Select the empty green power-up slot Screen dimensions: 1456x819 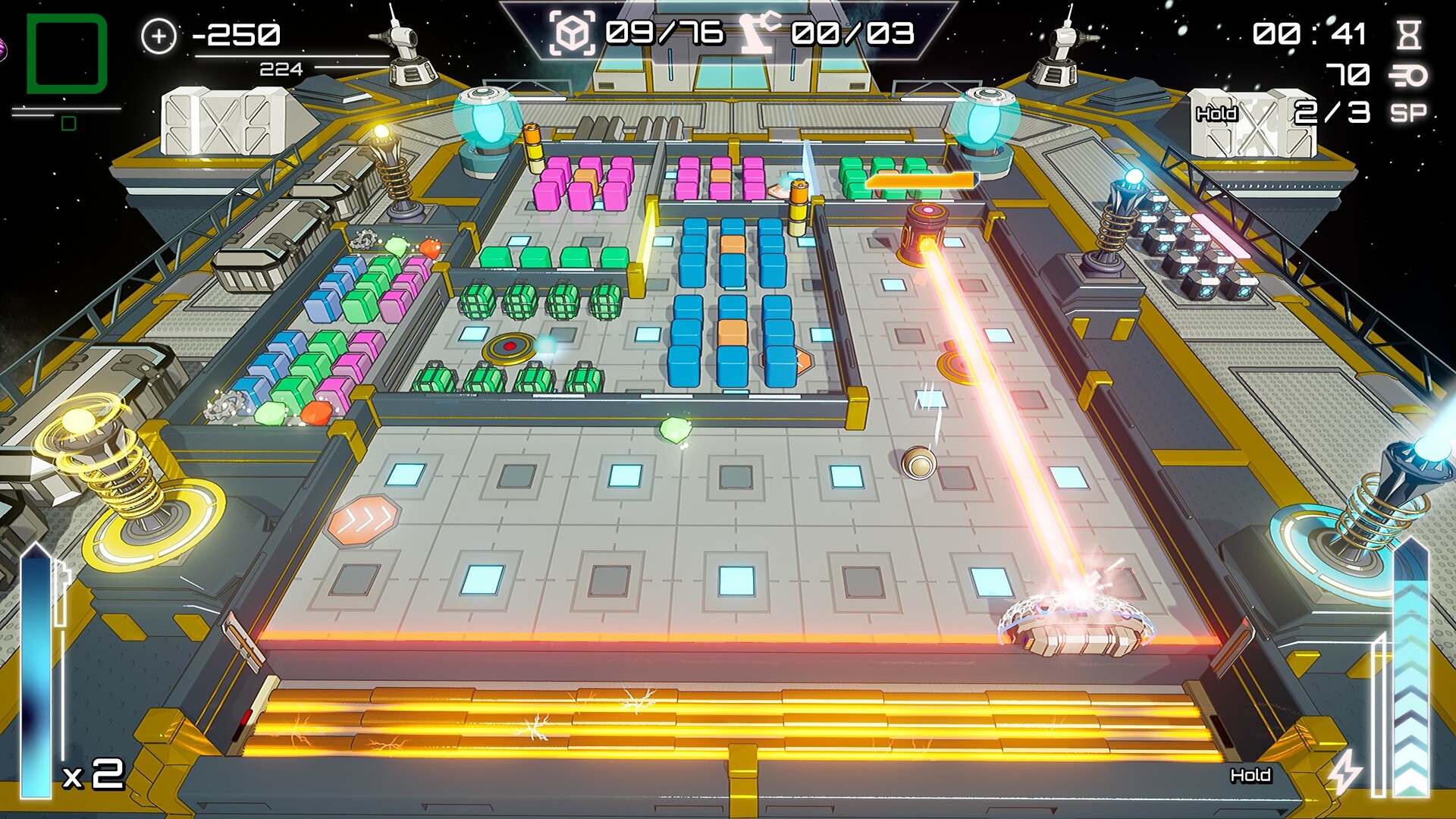(x=67, y=53)
